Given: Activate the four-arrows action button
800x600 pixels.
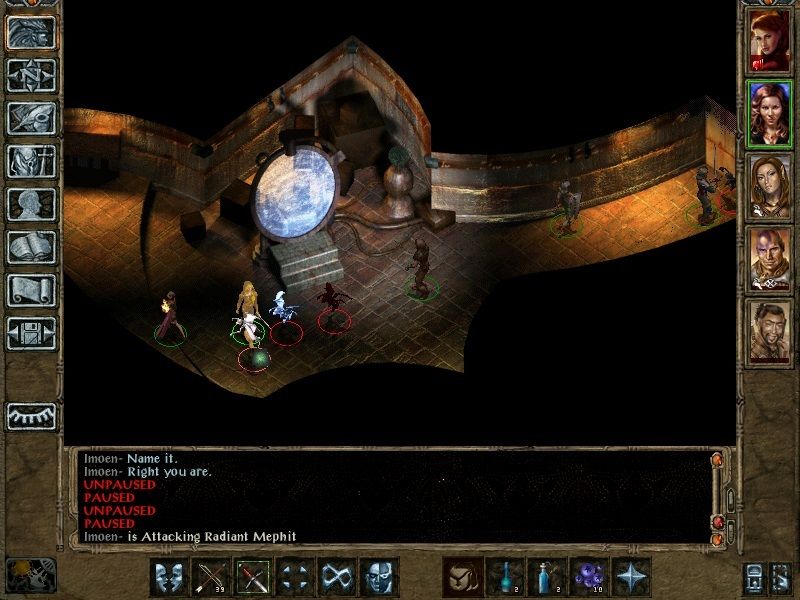Looking at the screenshot, I should (x=295, y=577).
